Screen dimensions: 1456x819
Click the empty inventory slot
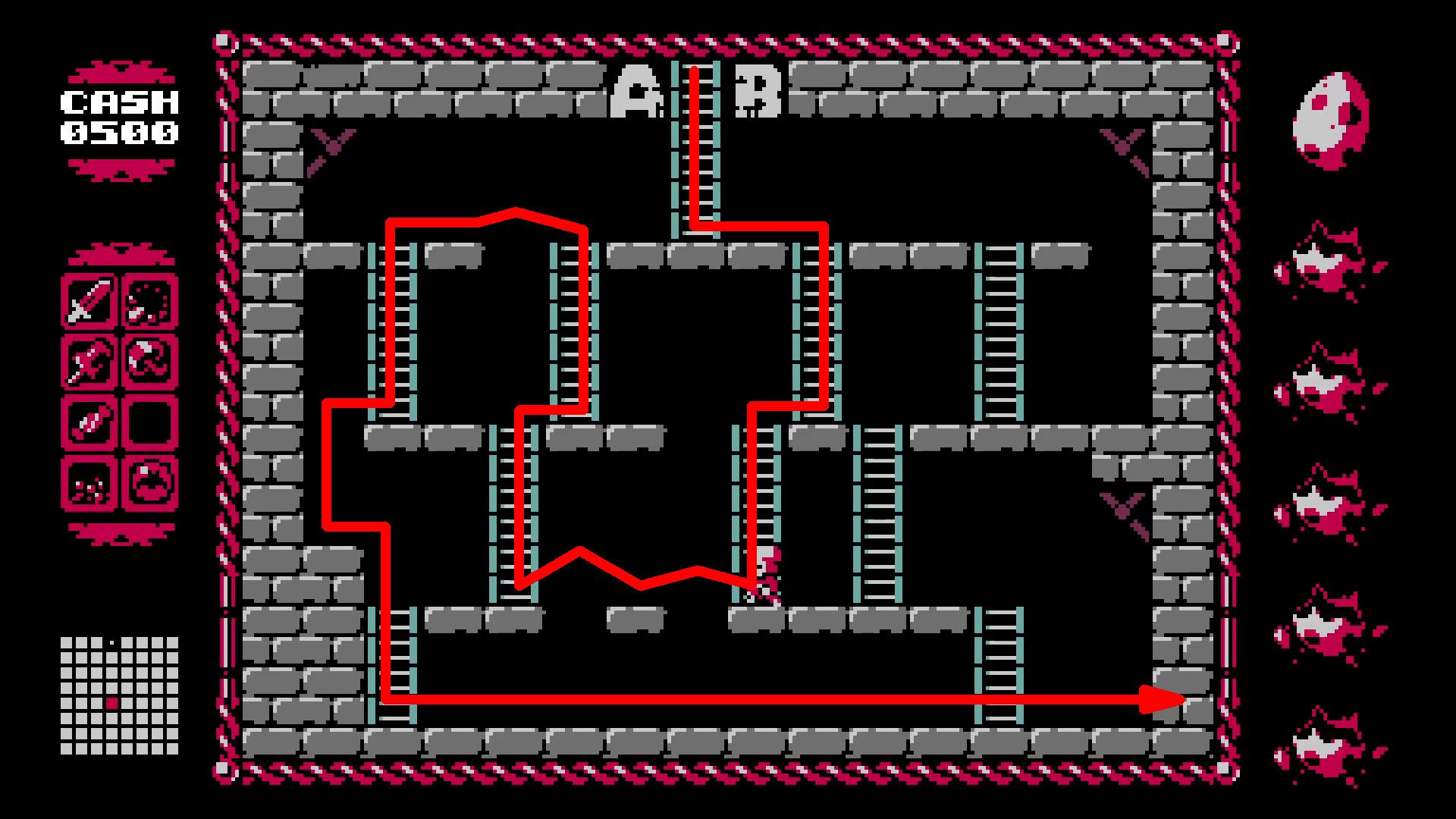point(149,422)
